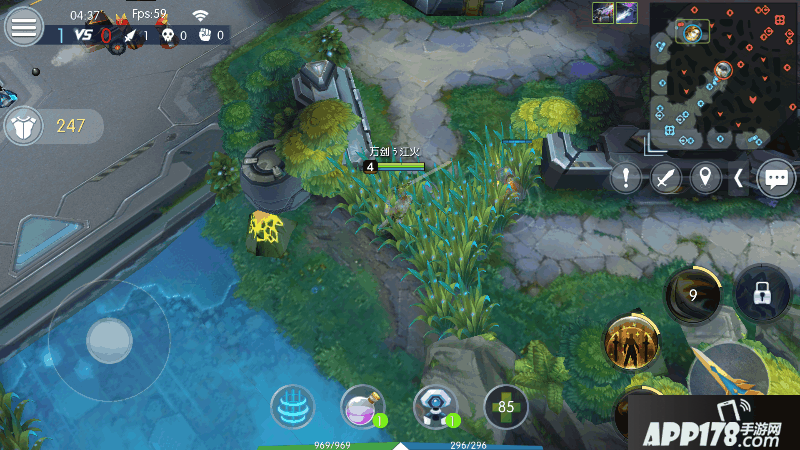Send the location pin signal

pyautogui.click(x=707, y=178)
